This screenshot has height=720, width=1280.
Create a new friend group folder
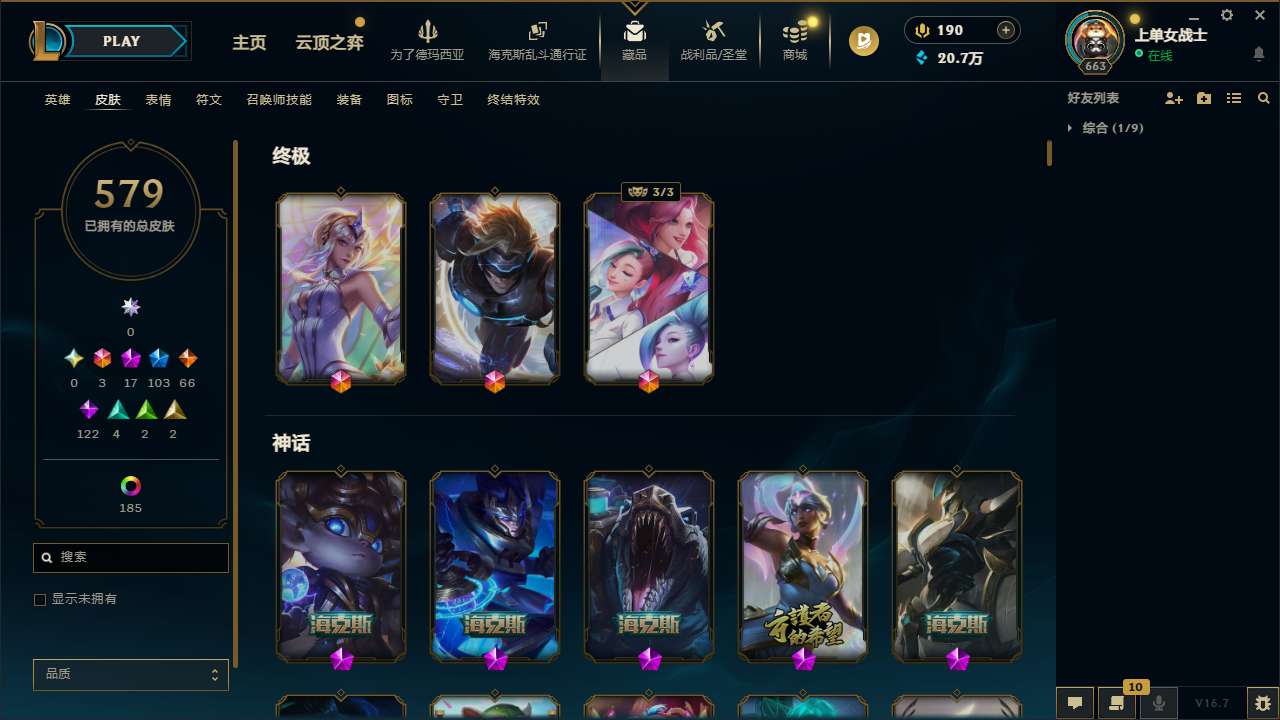pyautogui.click(x=1204, y=97)
